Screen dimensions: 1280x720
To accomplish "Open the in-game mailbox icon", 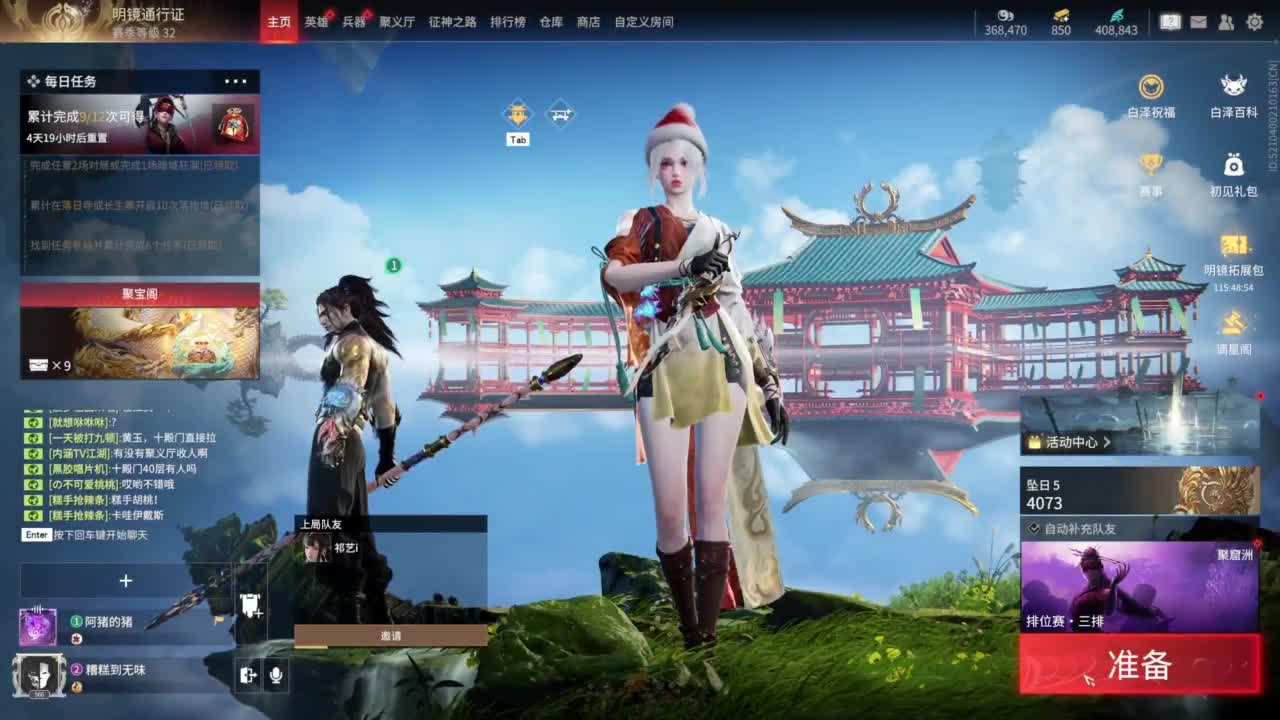I will tap(1199, 22).
